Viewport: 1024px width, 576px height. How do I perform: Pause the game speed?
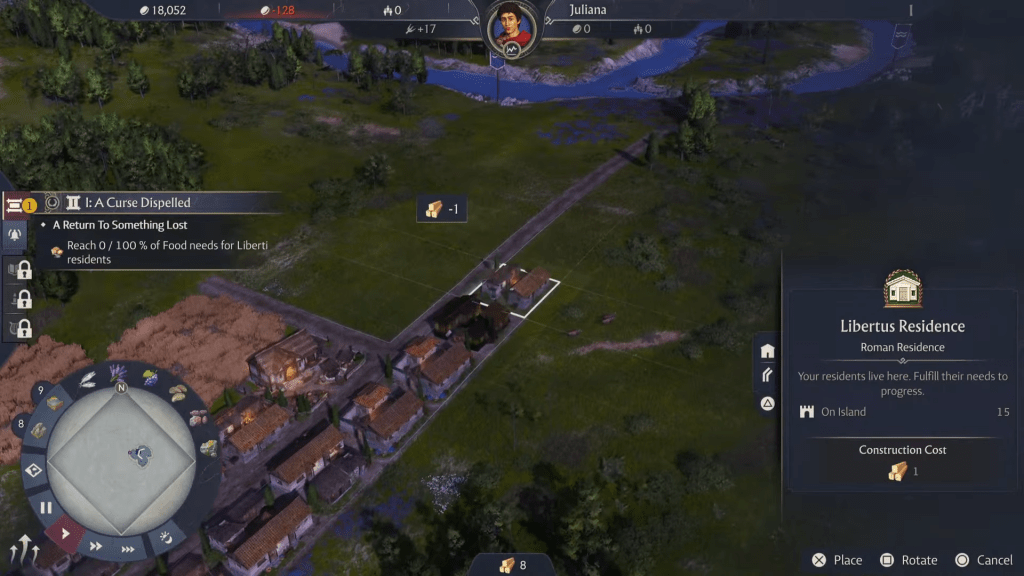click(46, 508)
